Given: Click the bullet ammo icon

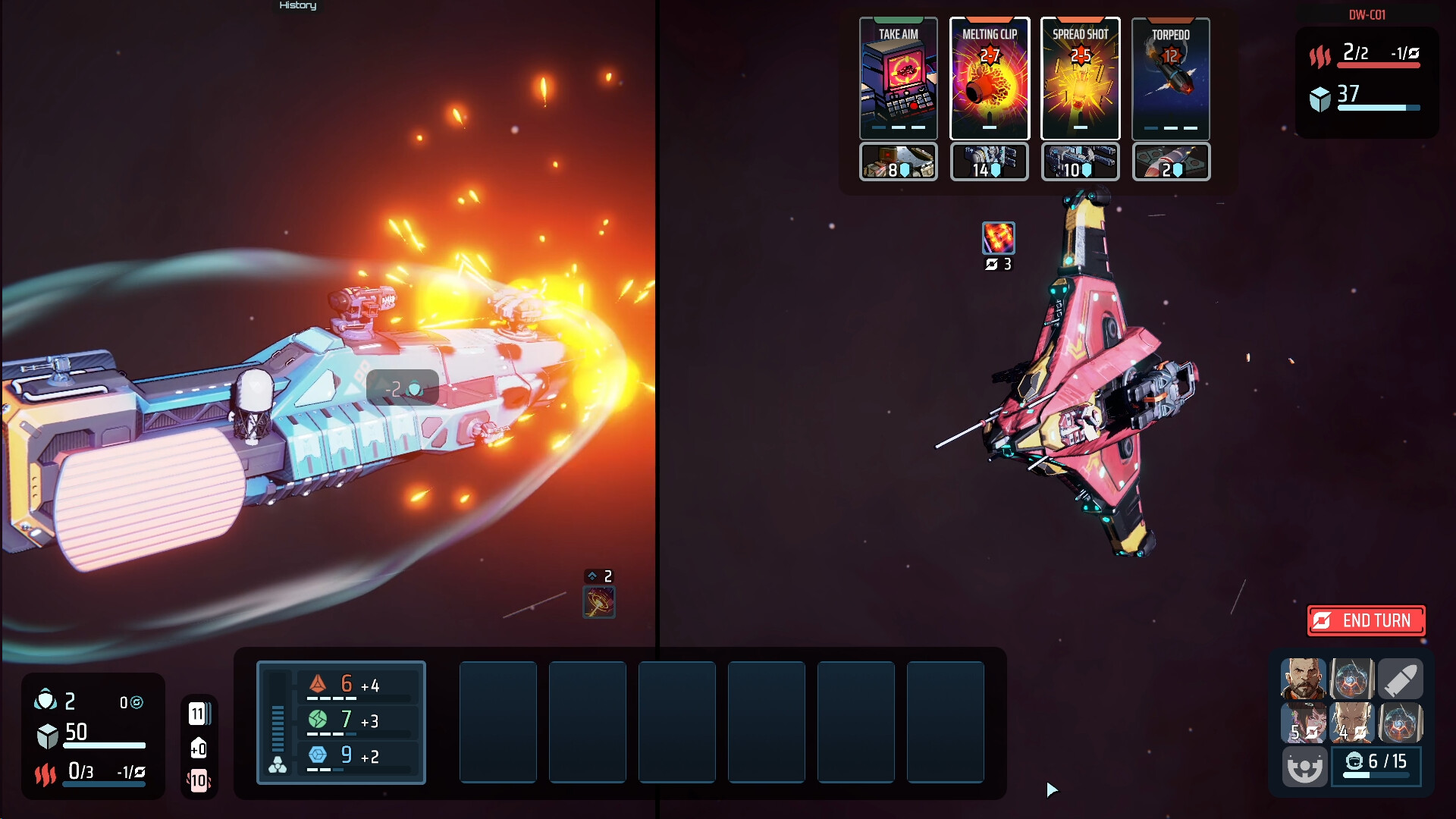Looking at the screenshot, I should 1400,678.
